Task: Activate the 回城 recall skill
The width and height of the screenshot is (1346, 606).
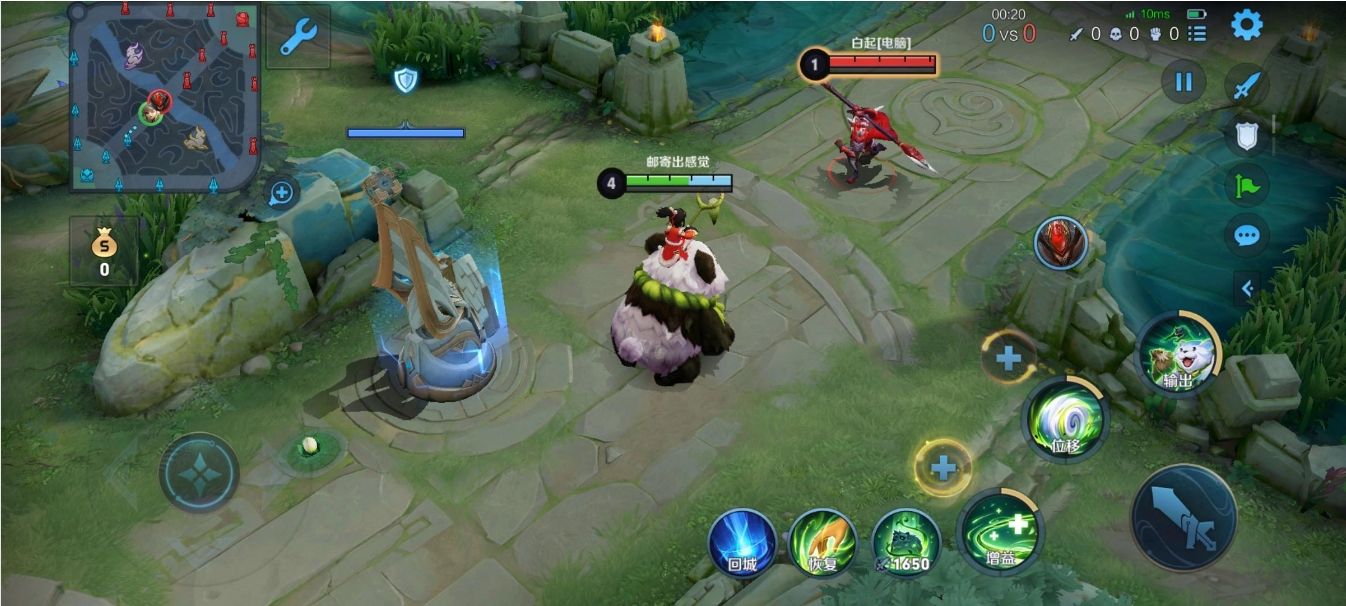Action: tap(742, 543)
